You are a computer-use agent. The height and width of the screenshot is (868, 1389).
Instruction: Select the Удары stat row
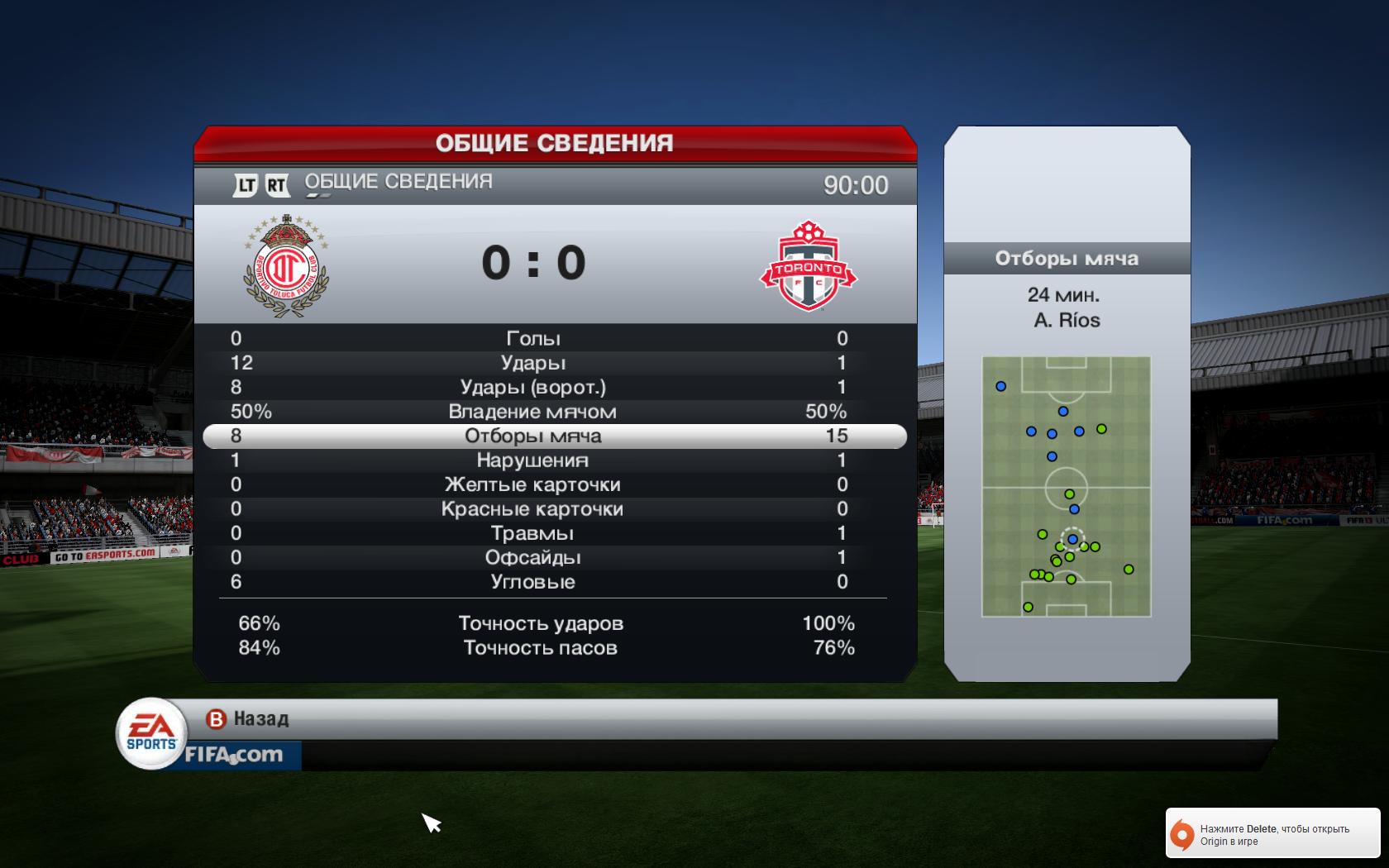(533, 363)
